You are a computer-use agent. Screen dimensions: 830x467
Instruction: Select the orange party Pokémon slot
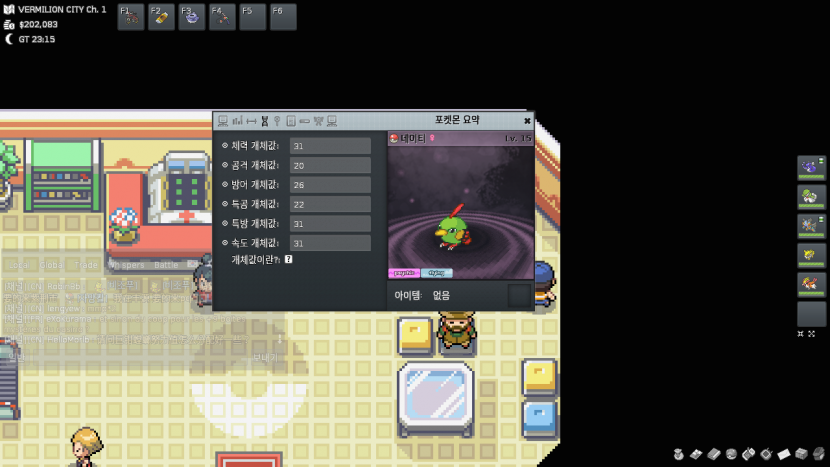(811, 284)
